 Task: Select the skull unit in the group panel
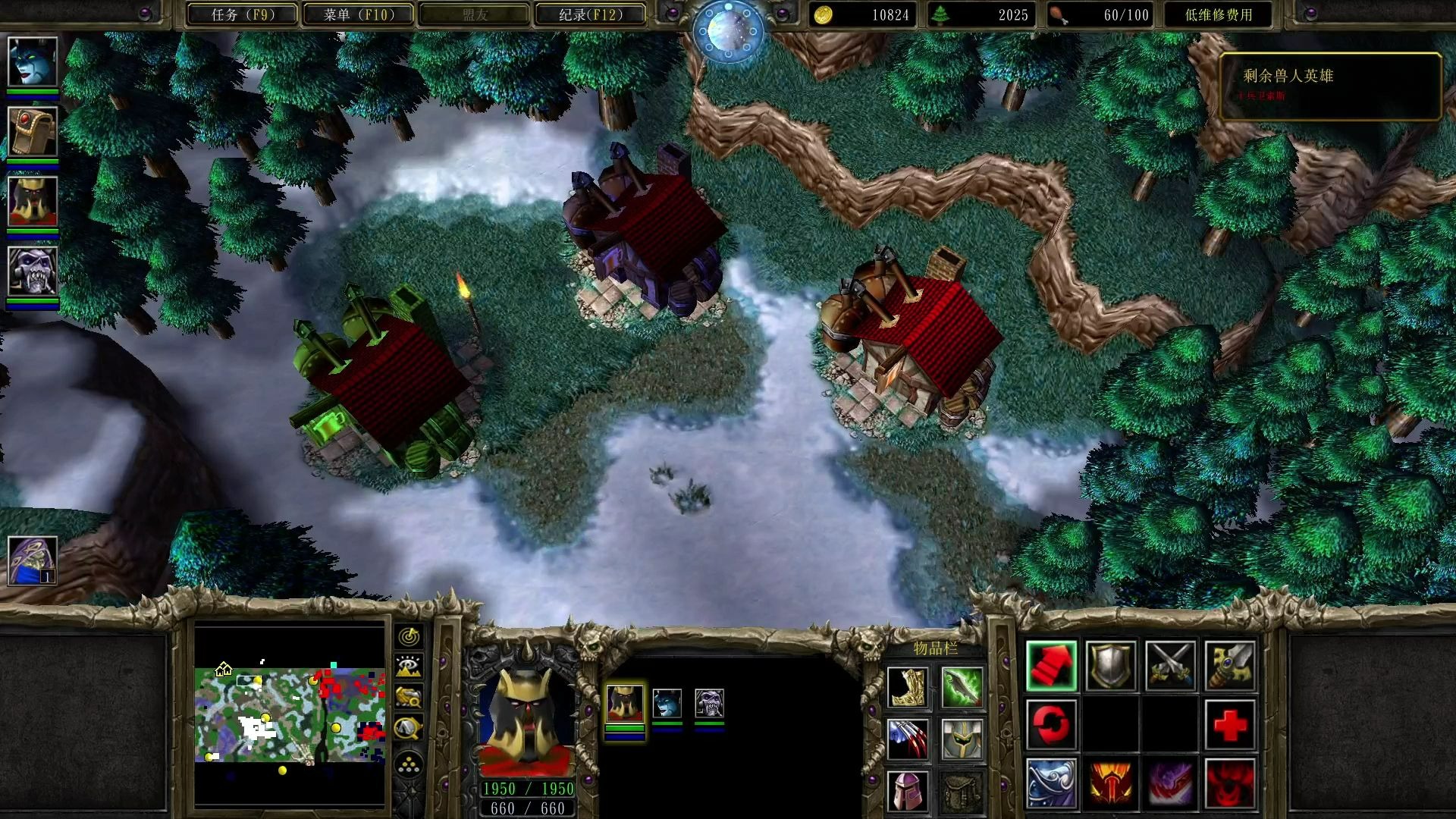point(709,704)
